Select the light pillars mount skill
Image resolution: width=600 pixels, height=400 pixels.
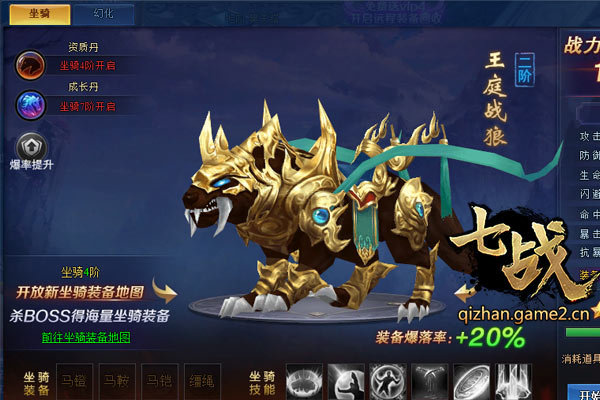[x=511, y=382]
